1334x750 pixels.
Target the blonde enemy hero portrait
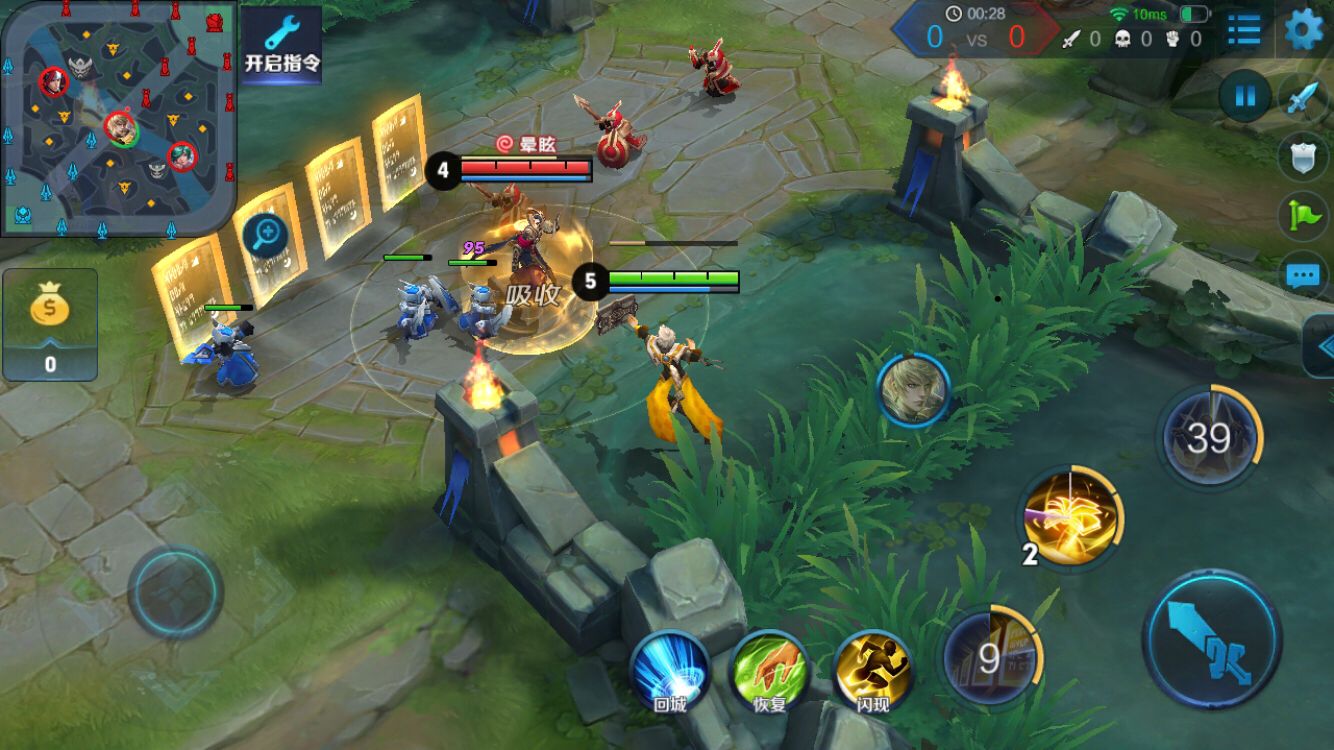click(913, 390)
